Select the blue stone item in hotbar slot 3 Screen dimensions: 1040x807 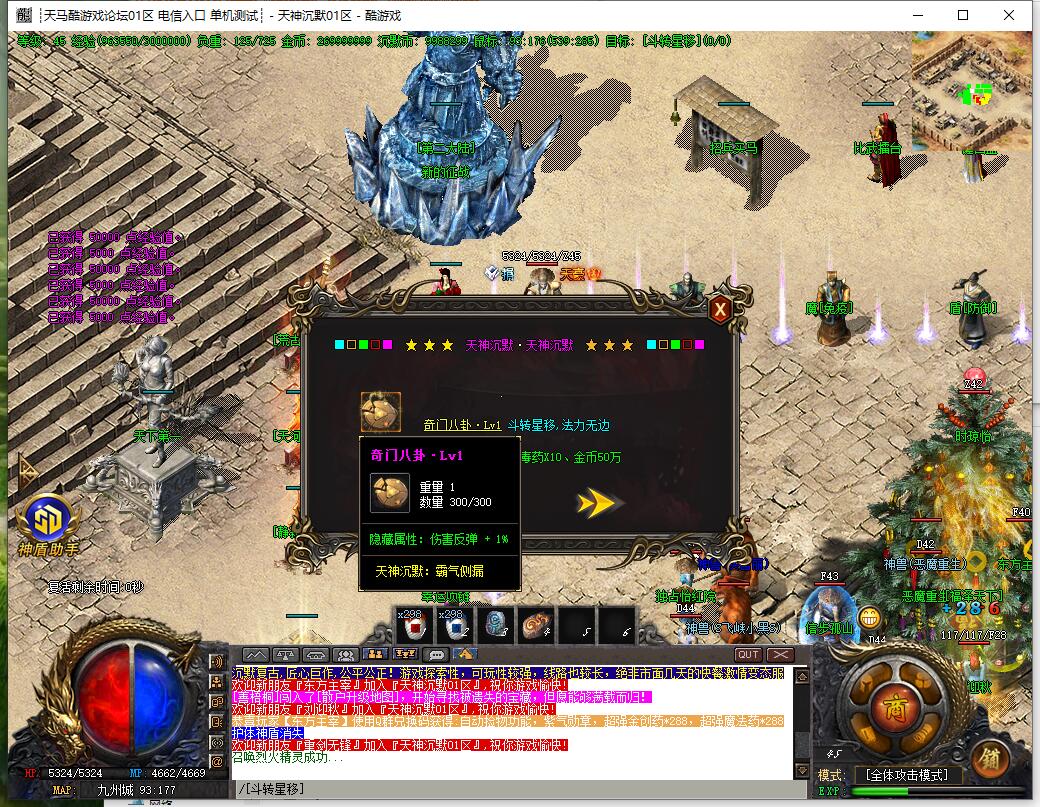click(x=496, y=627)
